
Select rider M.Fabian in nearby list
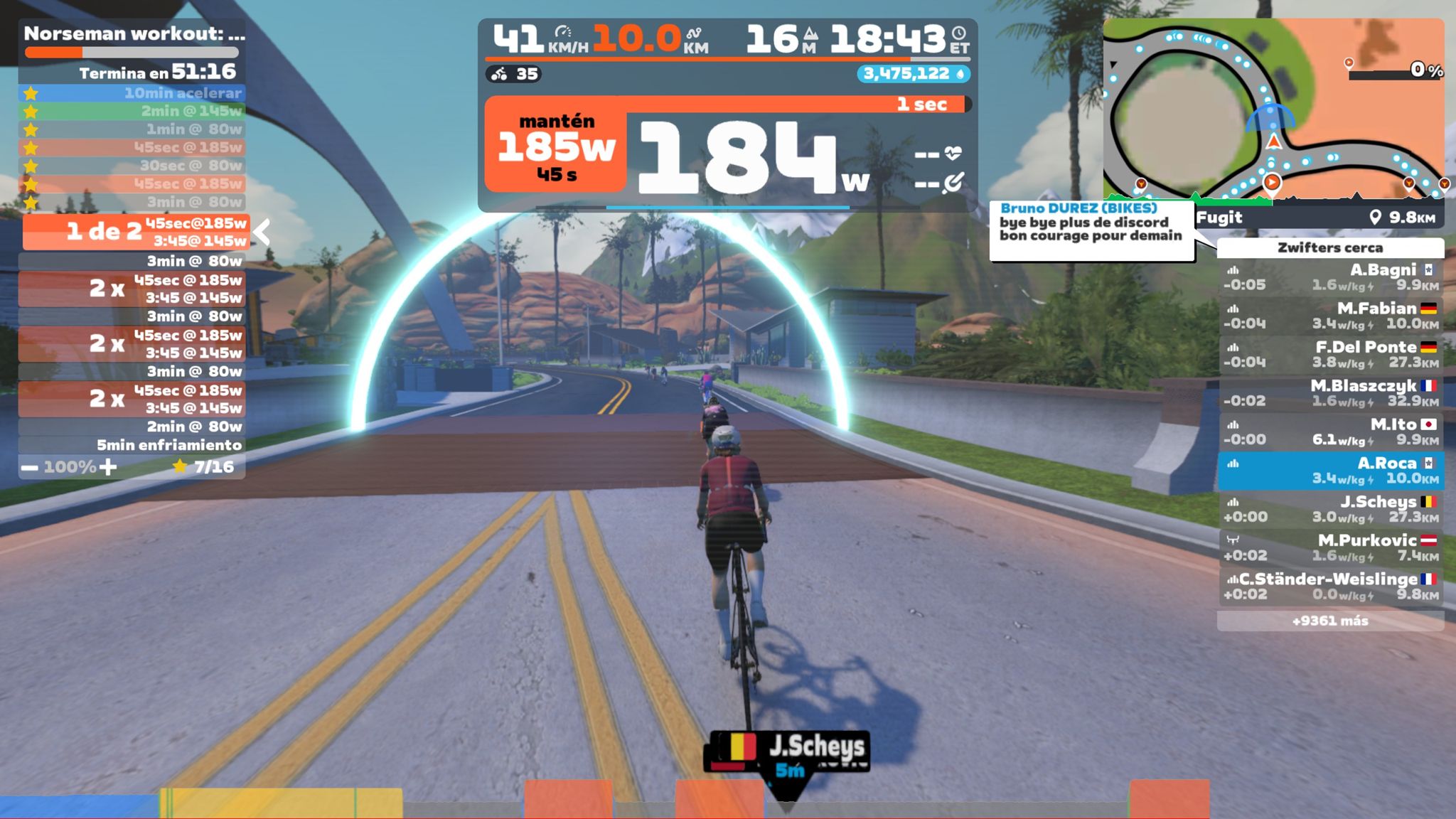(x=1330, y=316)
